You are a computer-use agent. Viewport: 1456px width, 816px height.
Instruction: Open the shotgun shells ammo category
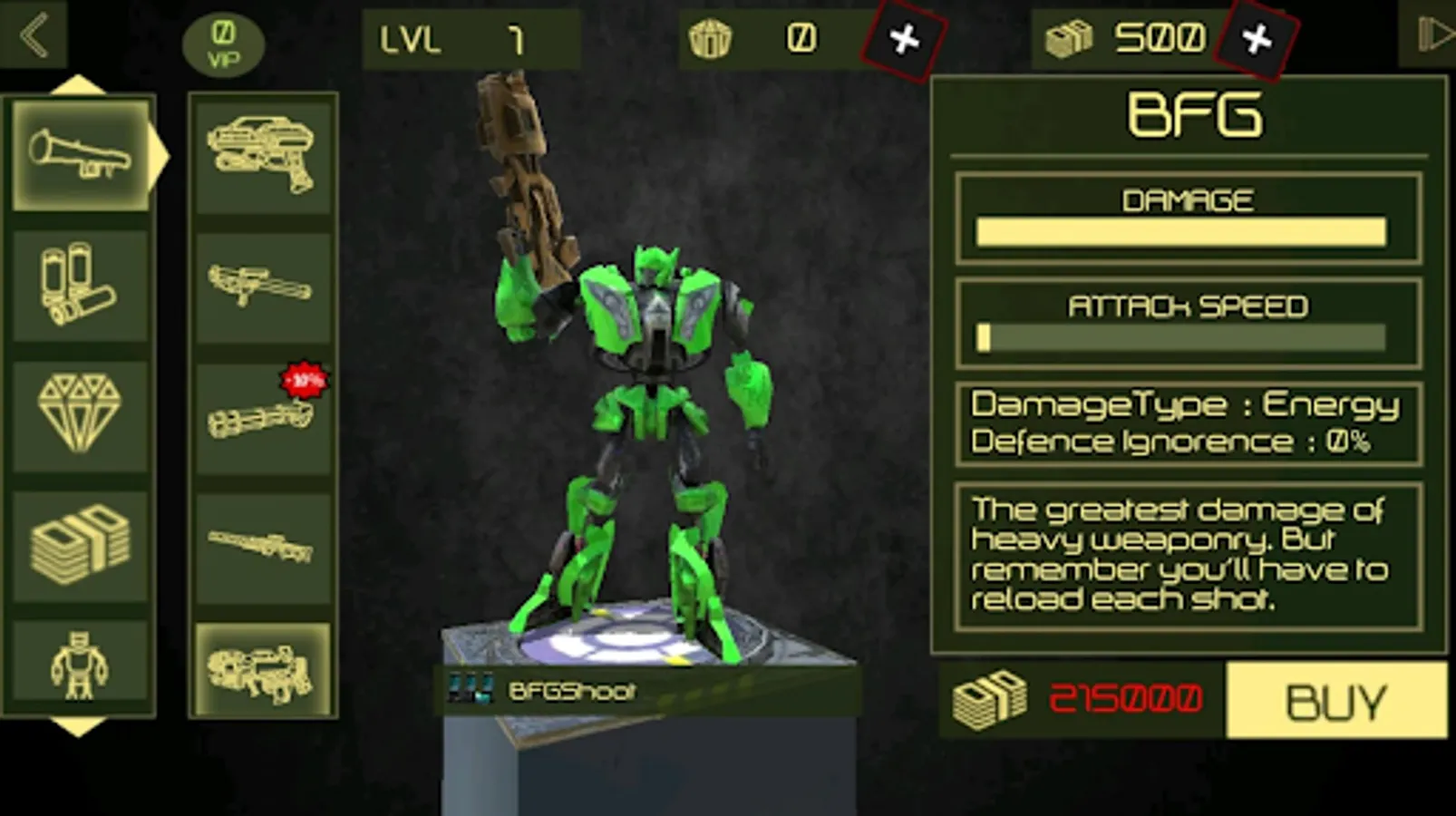(82, 286)
